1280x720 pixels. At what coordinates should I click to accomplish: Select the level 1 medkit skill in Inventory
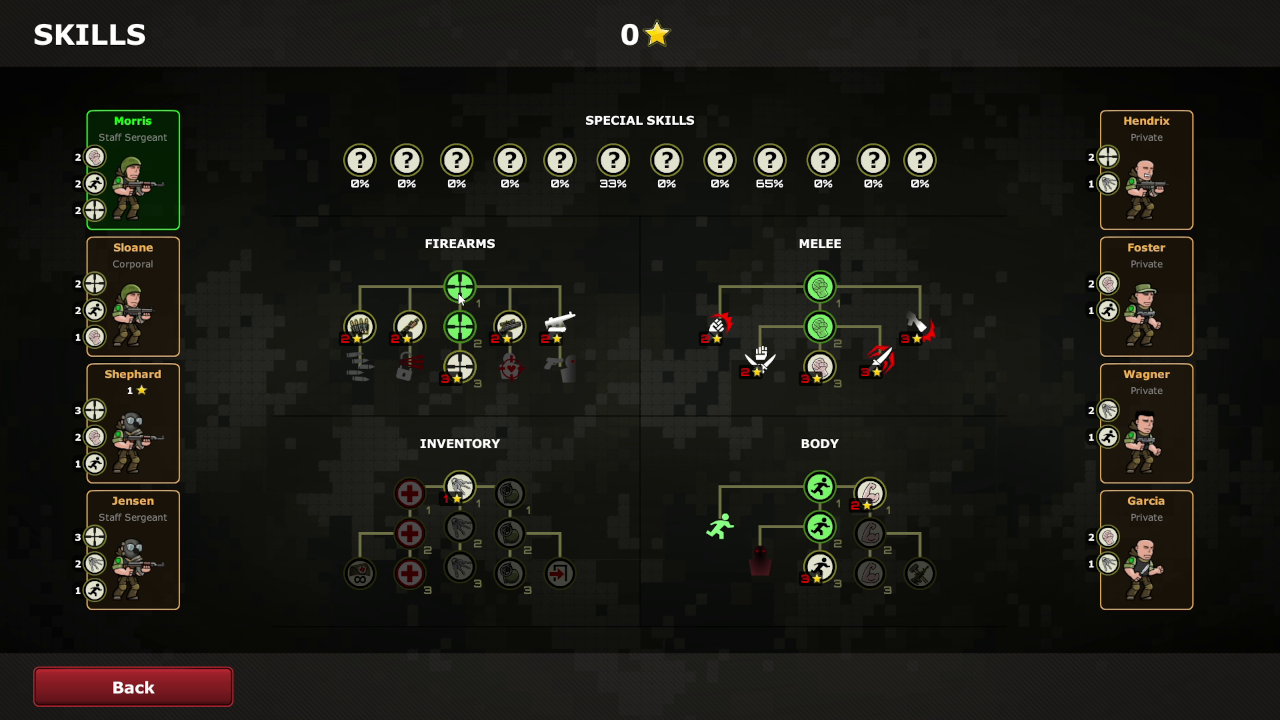[x=409, y=494]
